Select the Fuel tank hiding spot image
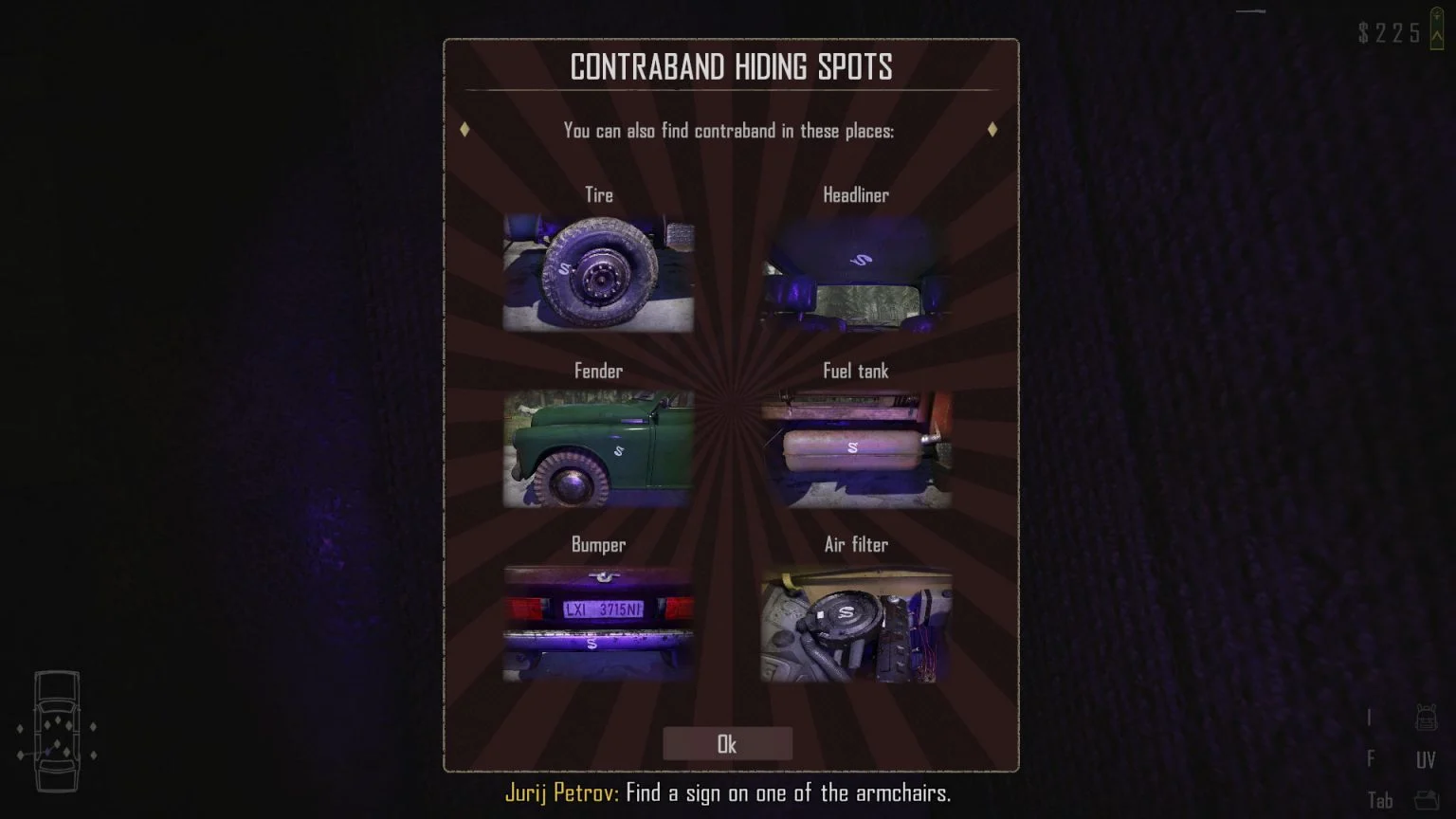The width and height of the screenshot is (1456, 819). coord(856,447)
